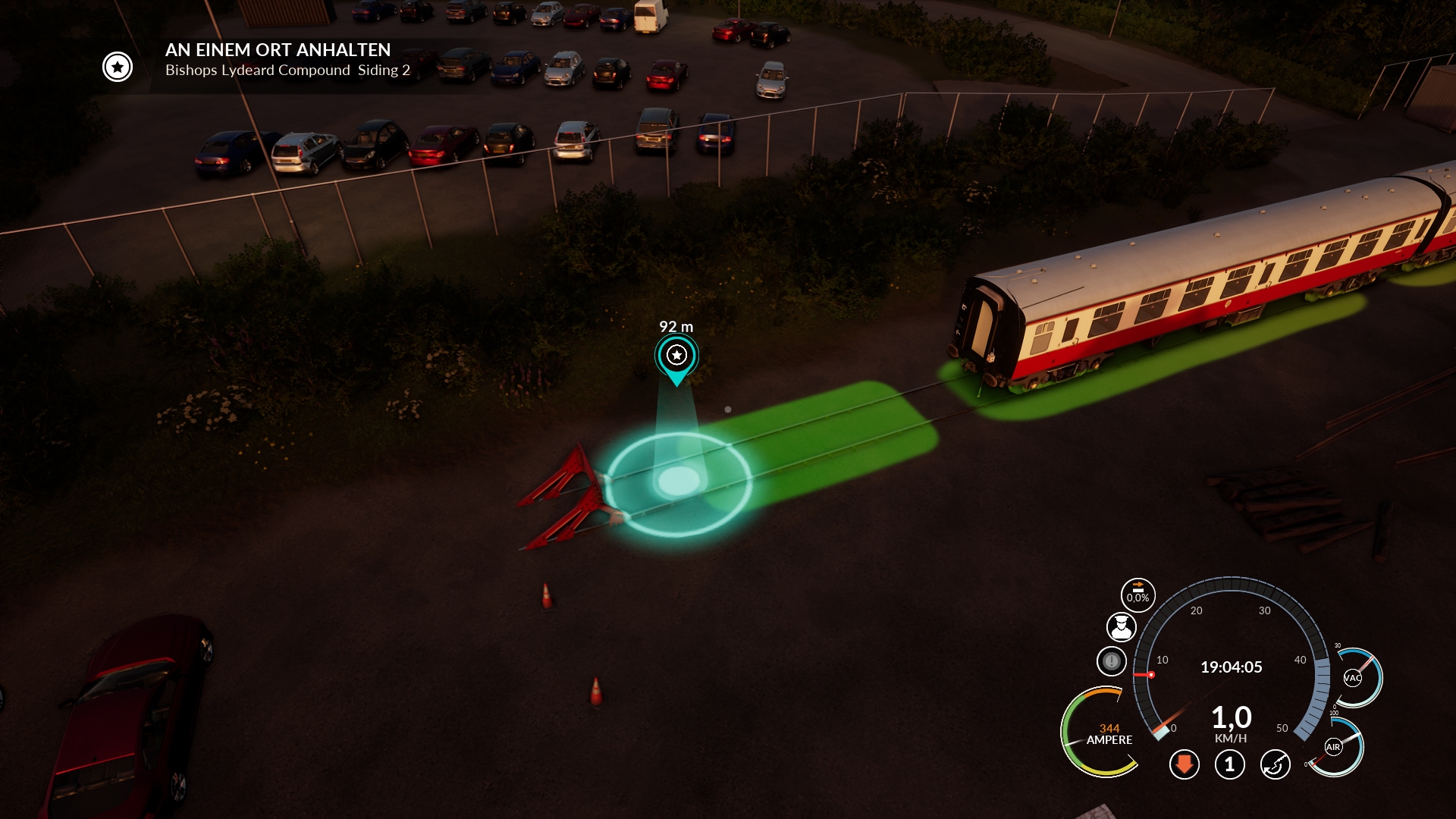The height and width of the screenshot is (819, 1456).
Task: Click the AIR pressure gauge
Action: tap(1334, 747)
